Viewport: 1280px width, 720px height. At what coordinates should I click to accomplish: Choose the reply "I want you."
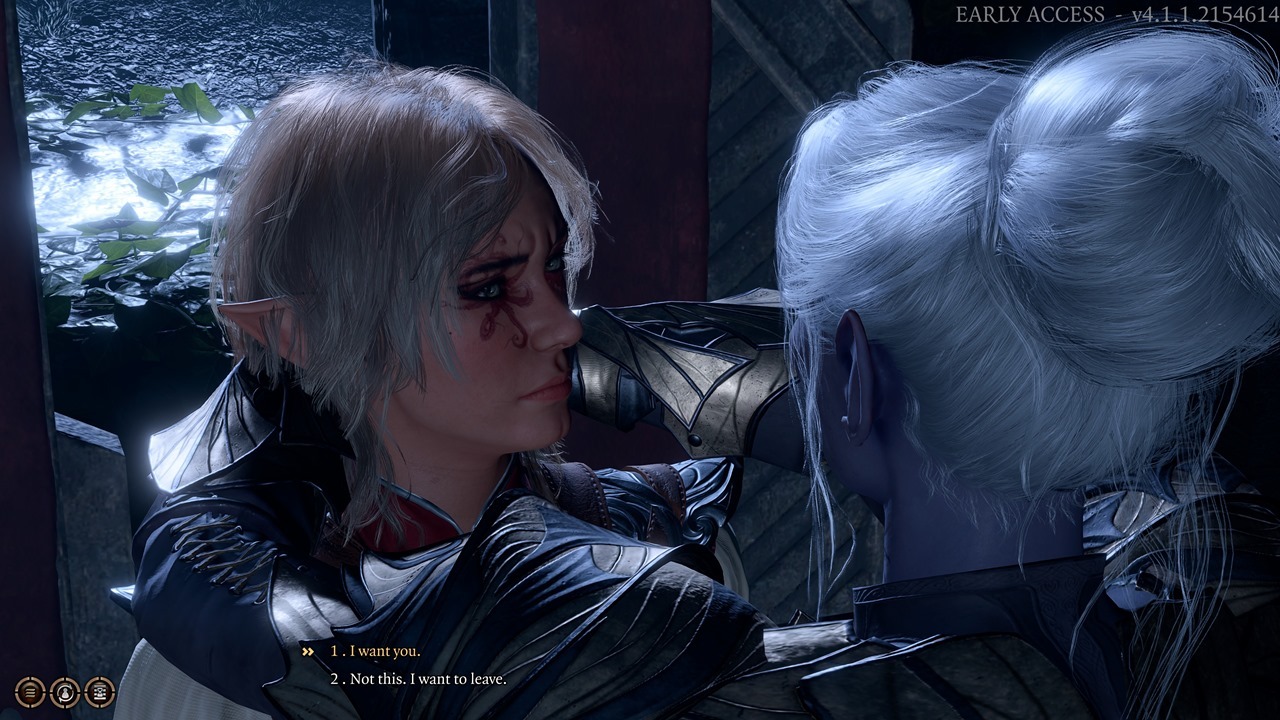click(x=384, y=651)
